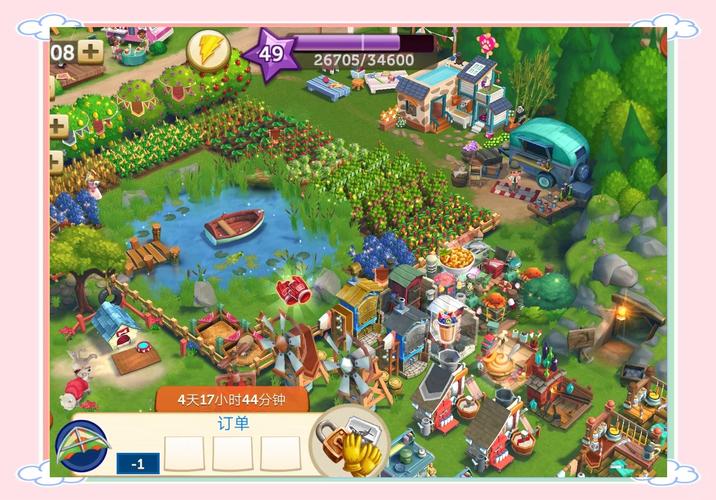Tap the lightning bolt speed-up coin
The width and height of the screenshot is (716, 500).
point(208,51)
